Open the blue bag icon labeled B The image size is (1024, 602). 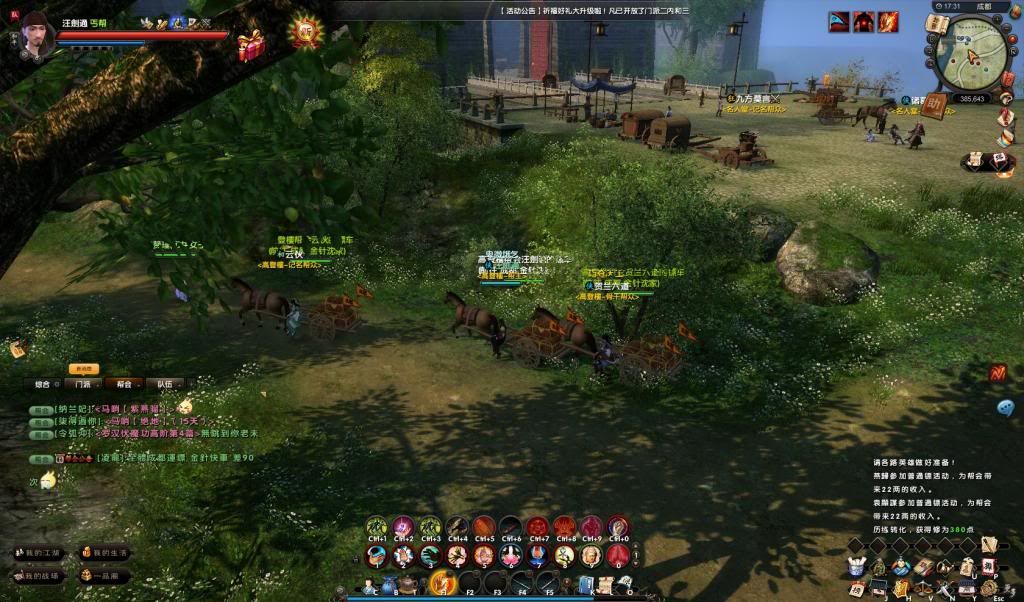coord(389,585)
